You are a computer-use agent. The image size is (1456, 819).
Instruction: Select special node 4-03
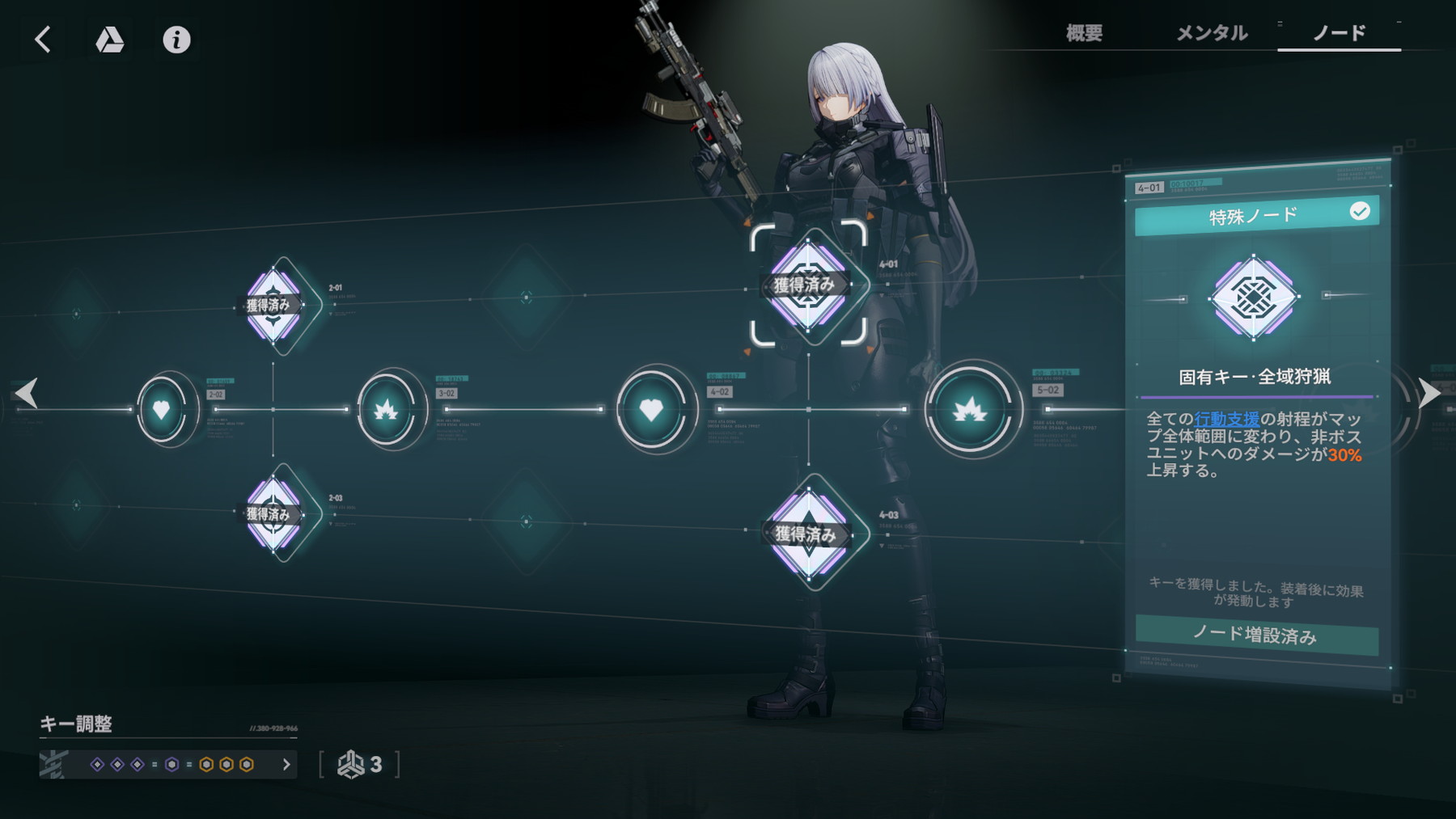tap(808, 533)
